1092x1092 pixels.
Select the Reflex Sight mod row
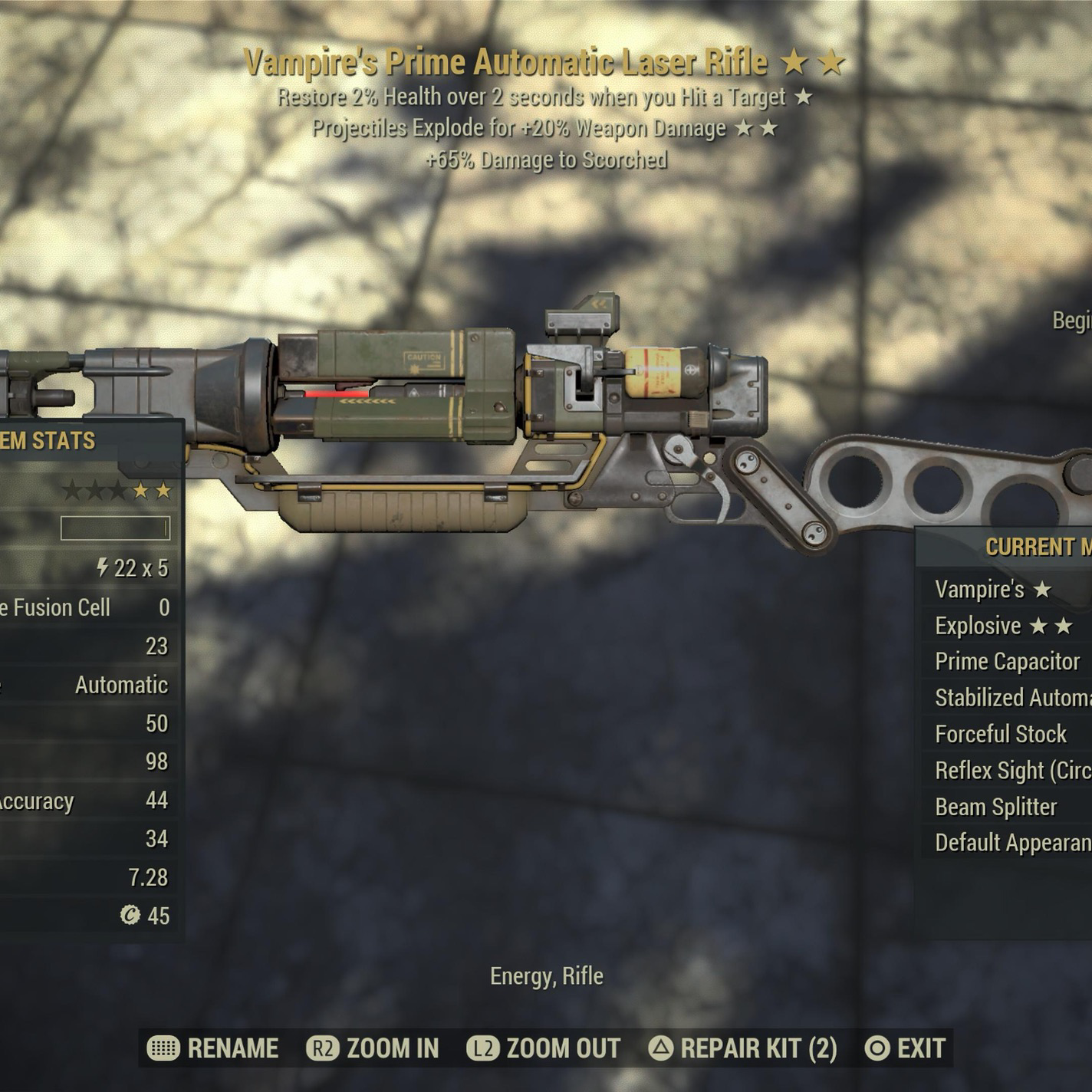[1012, 771]
